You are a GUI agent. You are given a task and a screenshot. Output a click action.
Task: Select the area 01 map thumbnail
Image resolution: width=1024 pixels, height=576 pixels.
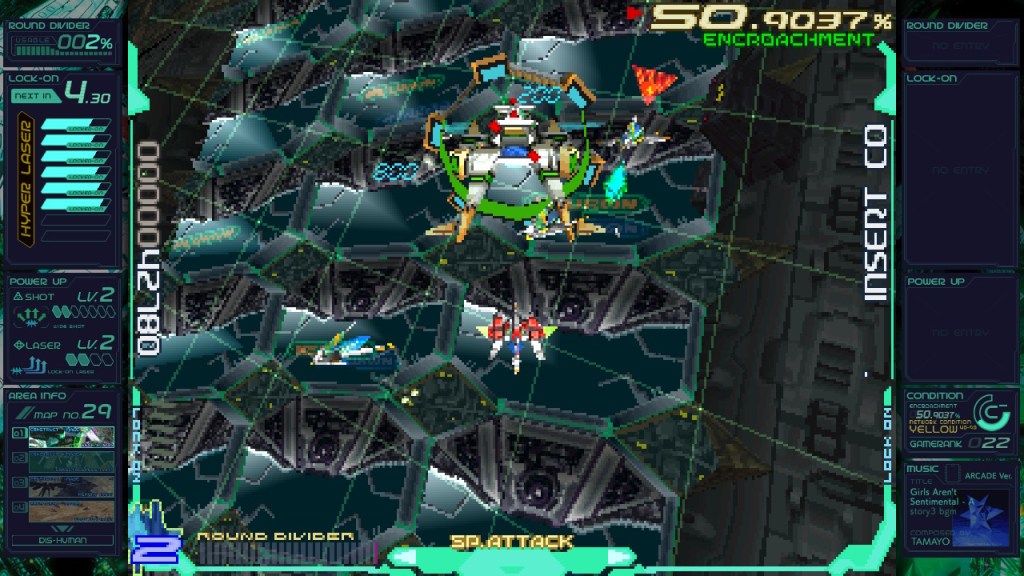point(70,438)
